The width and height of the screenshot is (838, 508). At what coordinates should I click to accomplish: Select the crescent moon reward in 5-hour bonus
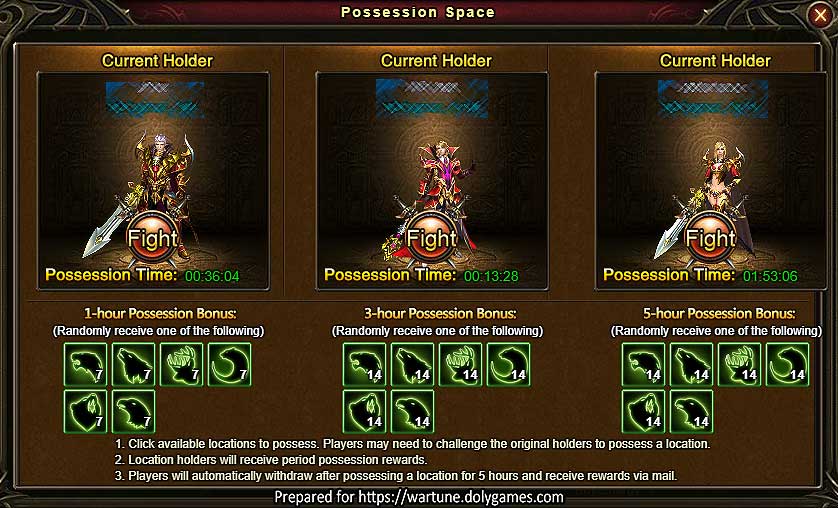tap(786, 364)
